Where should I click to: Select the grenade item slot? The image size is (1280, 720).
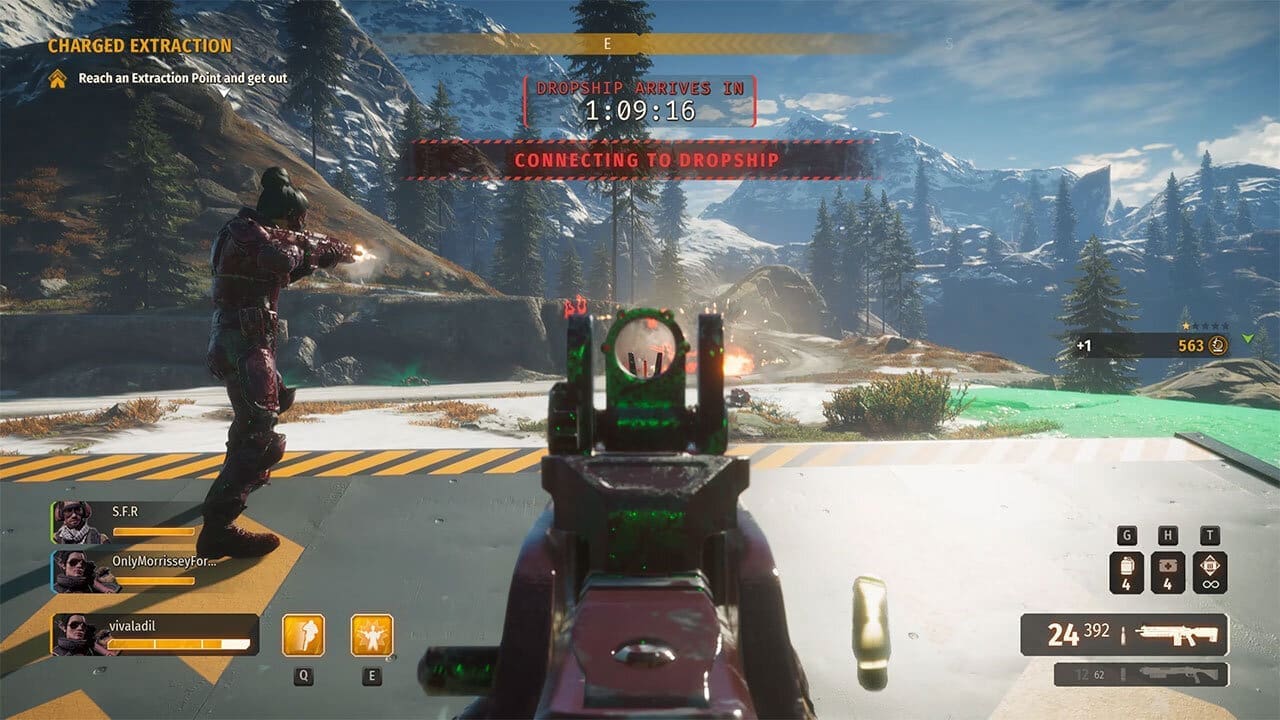(1127, 573)
